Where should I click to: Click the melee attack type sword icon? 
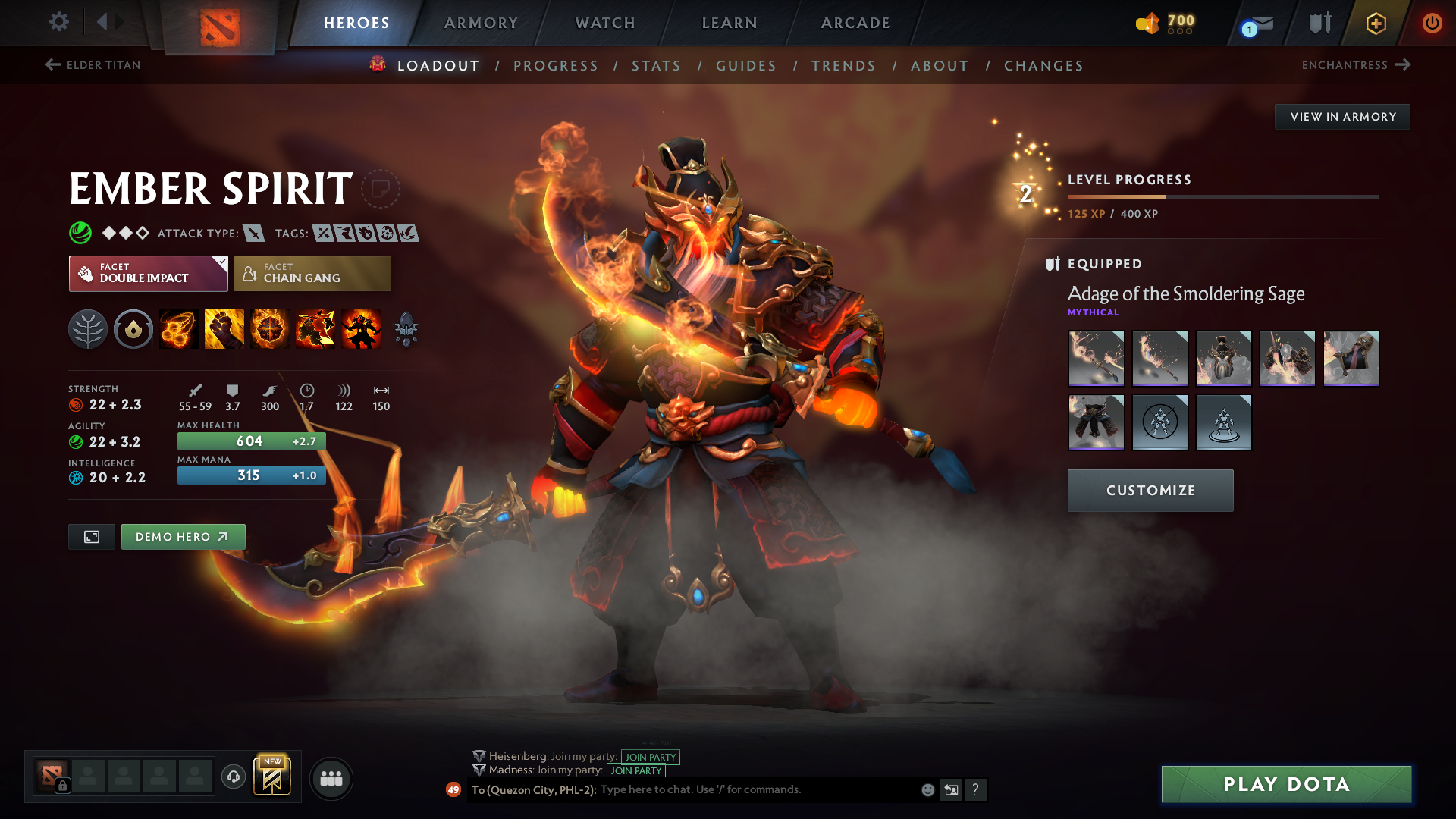point(253,233)
